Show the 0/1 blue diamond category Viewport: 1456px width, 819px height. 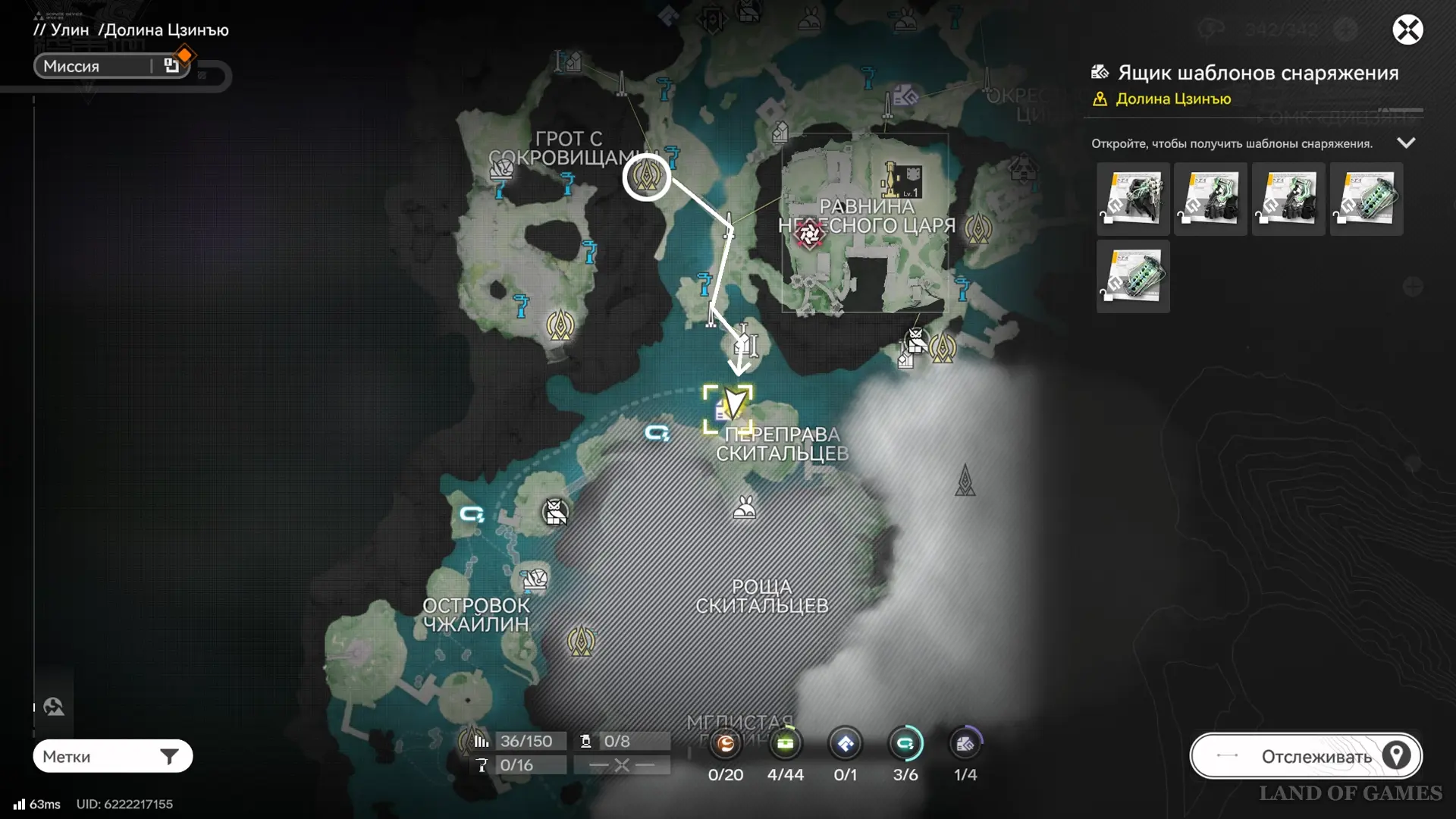tap(845, 745)
